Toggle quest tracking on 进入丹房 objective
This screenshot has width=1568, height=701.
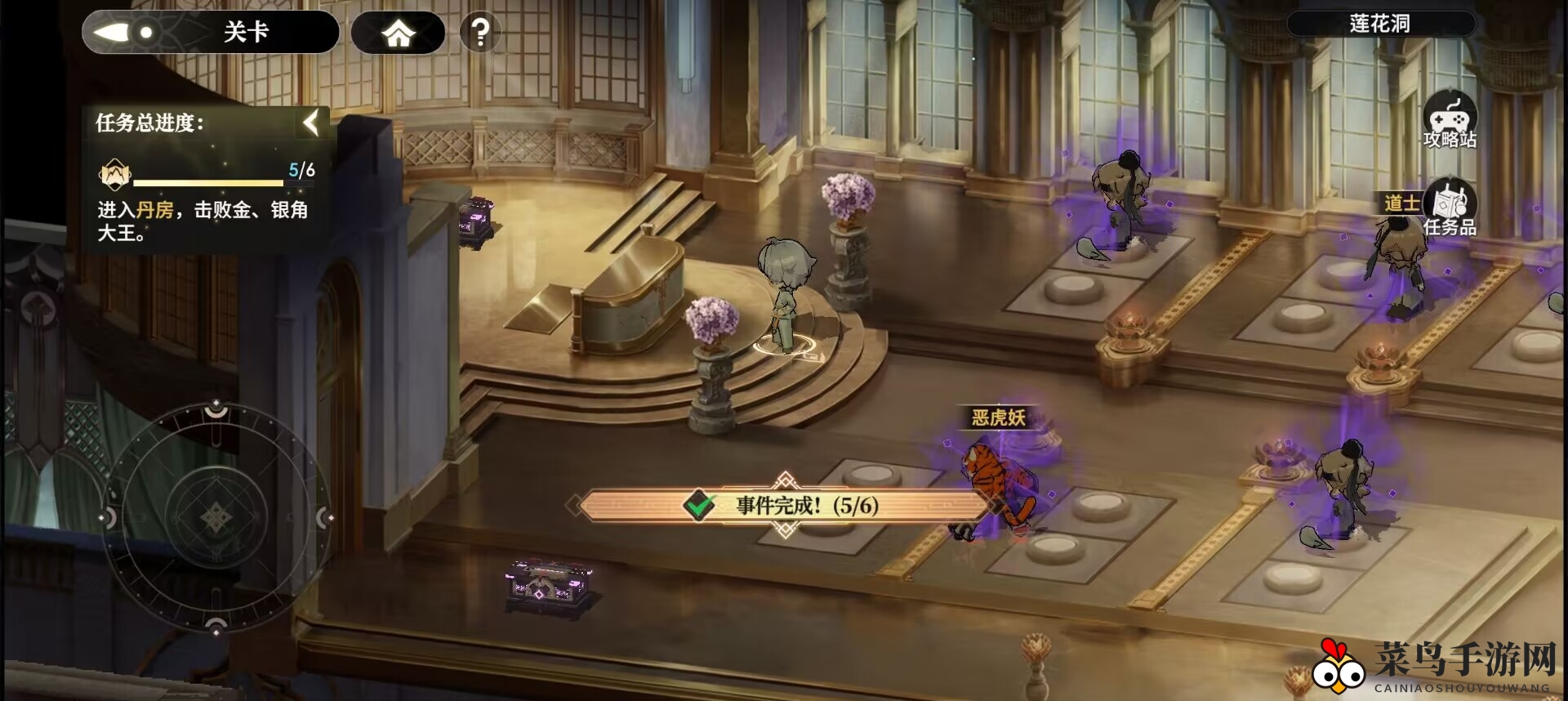200,221
